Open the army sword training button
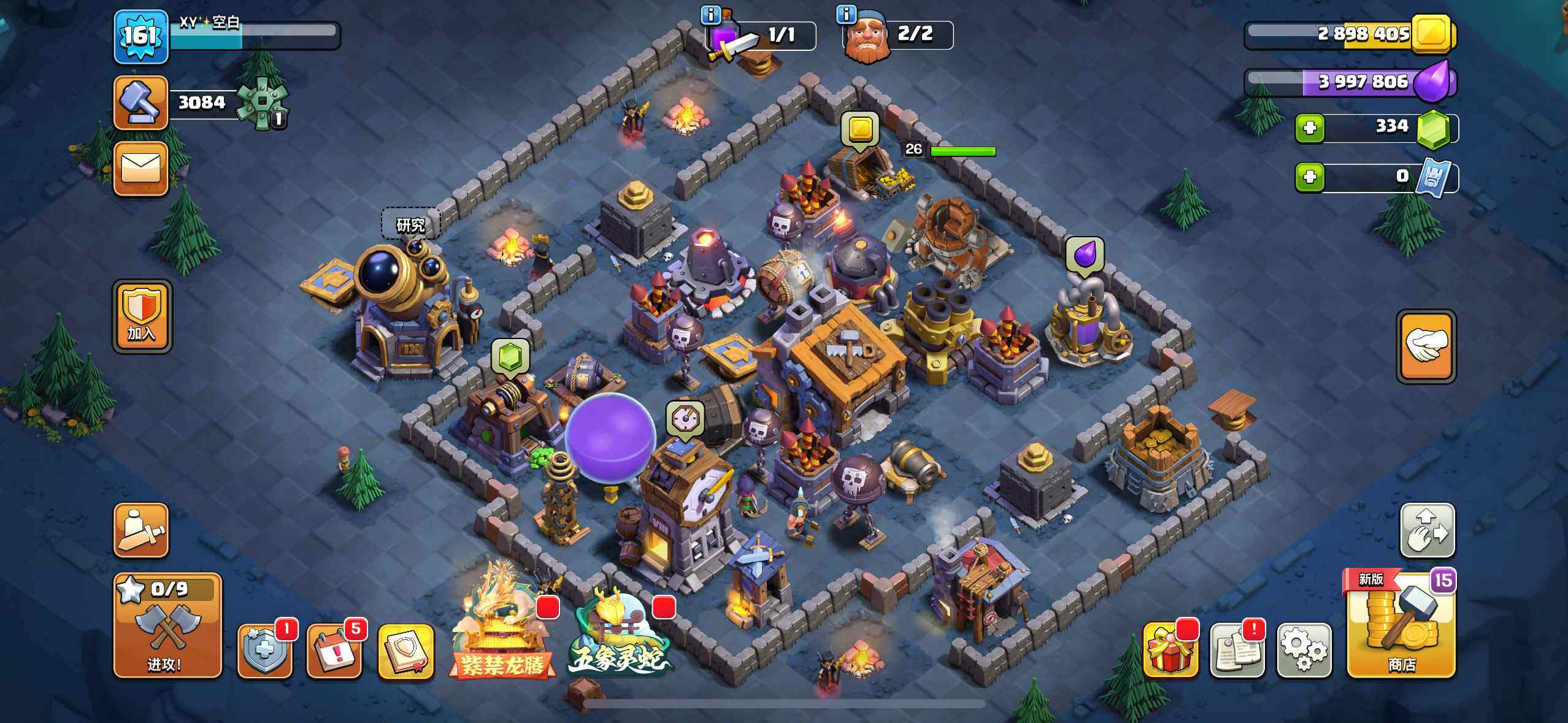Image resolution: width=1568 pixels, height=723 pixels. (140, 530)
